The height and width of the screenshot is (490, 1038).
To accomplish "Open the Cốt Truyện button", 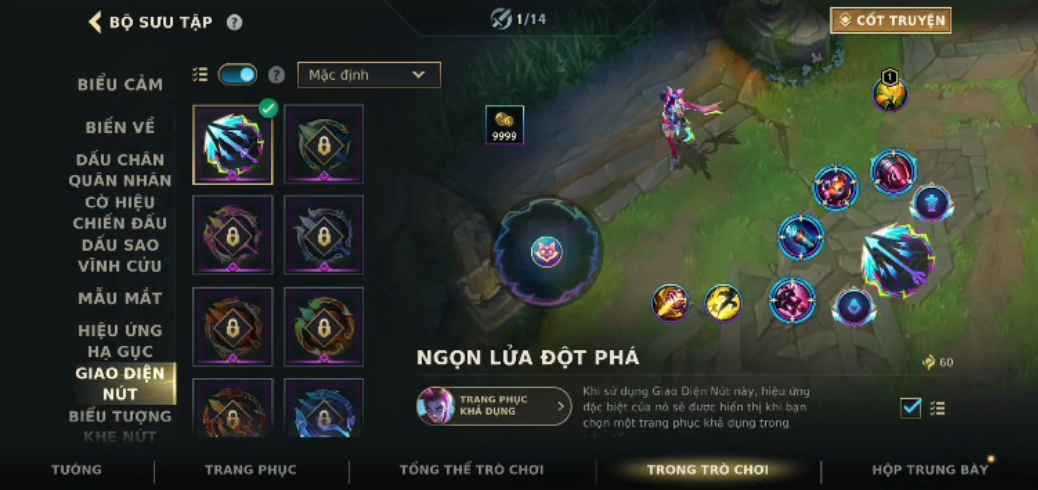I will pos(890,20).
